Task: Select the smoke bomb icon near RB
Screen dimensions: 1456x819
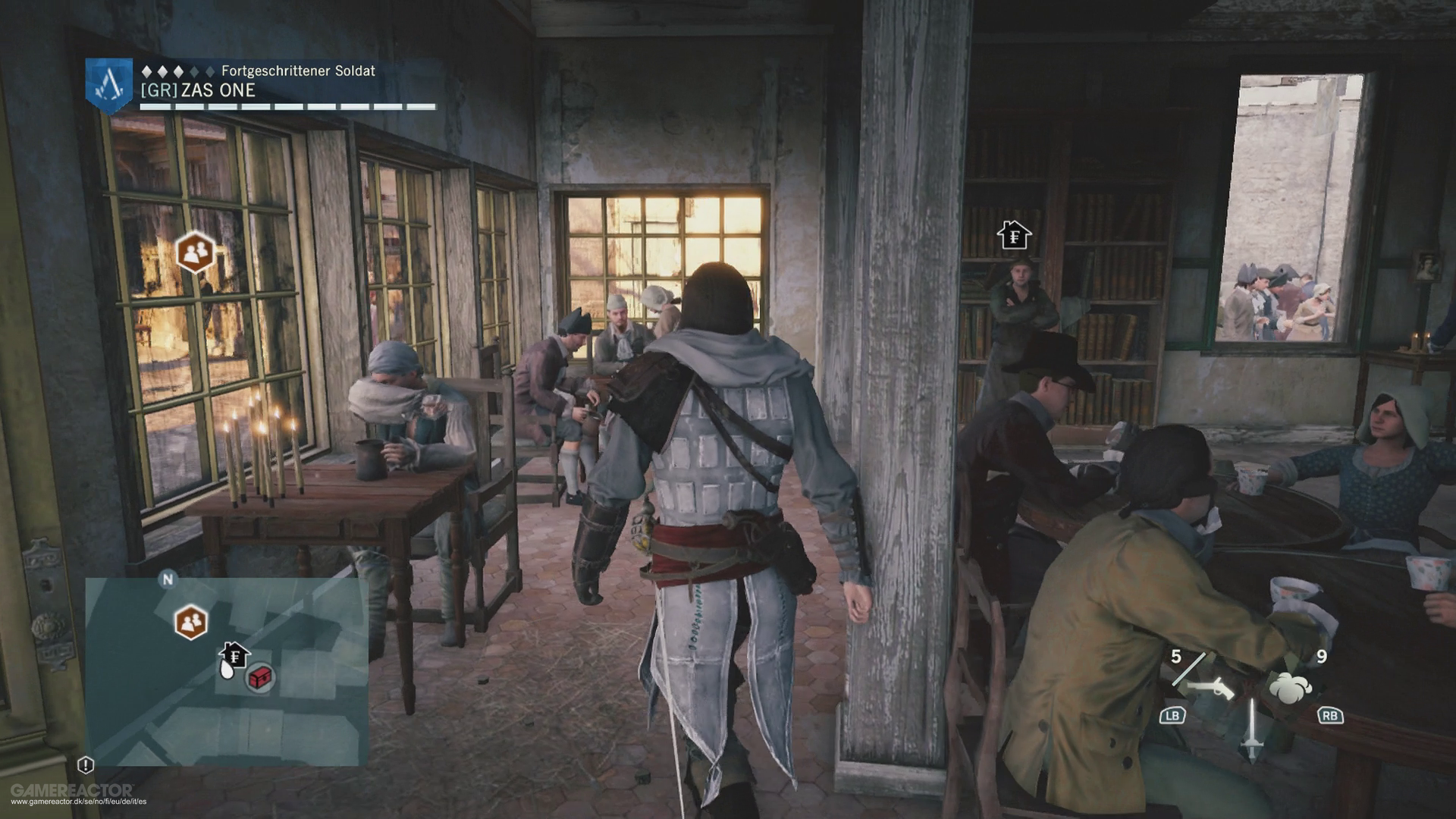Action: (x=1291, y=688)
